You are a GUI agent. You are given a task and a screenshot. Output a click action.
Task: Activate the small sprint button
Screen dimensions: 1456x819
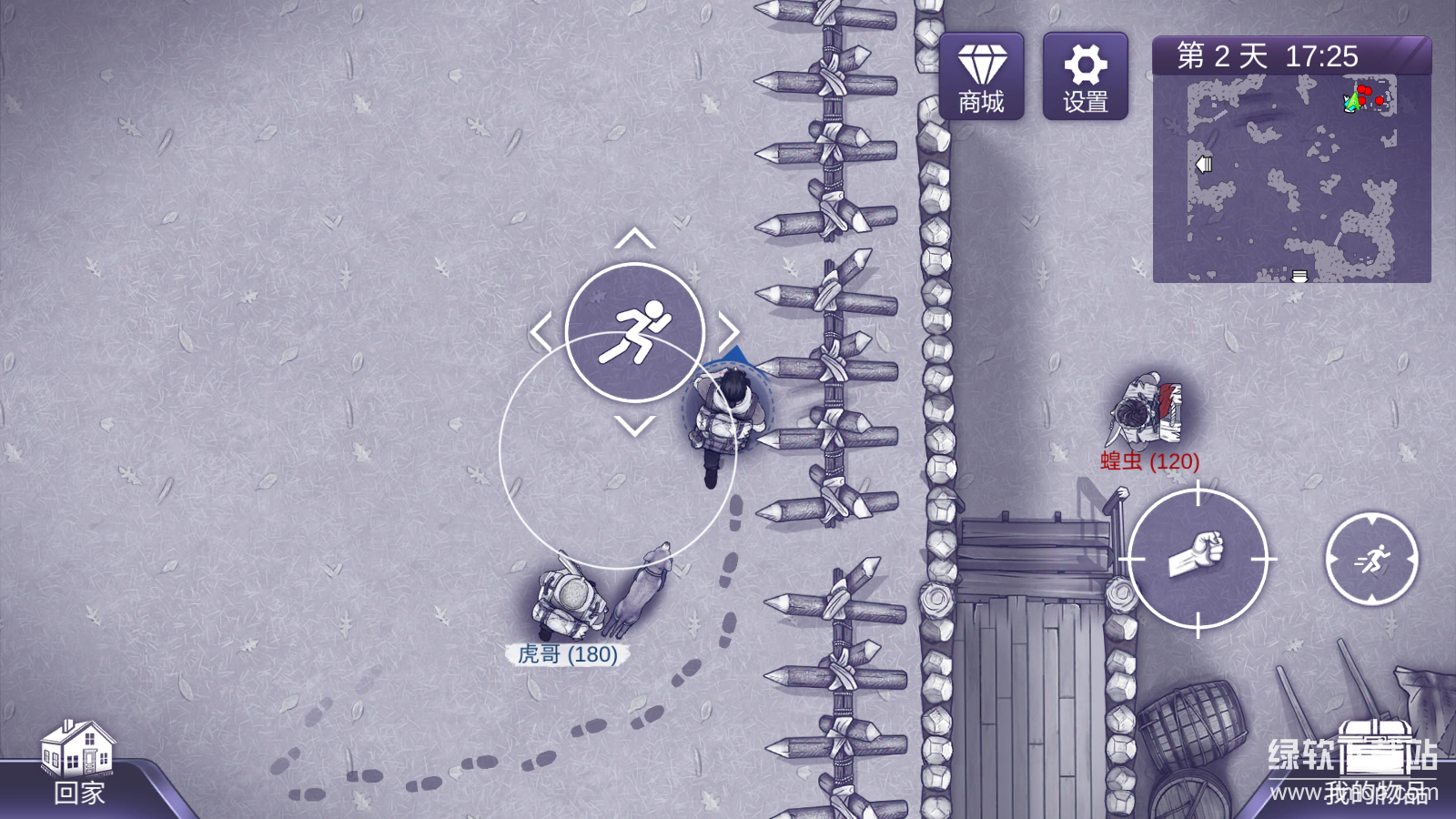click(x=1371, y=560)
